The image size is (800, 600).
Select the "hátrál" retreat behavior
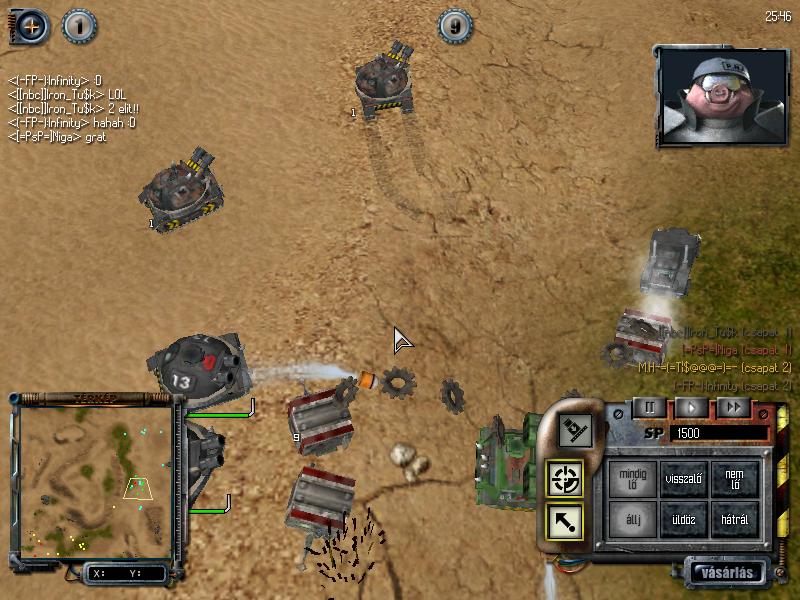(x=735, y=519)
